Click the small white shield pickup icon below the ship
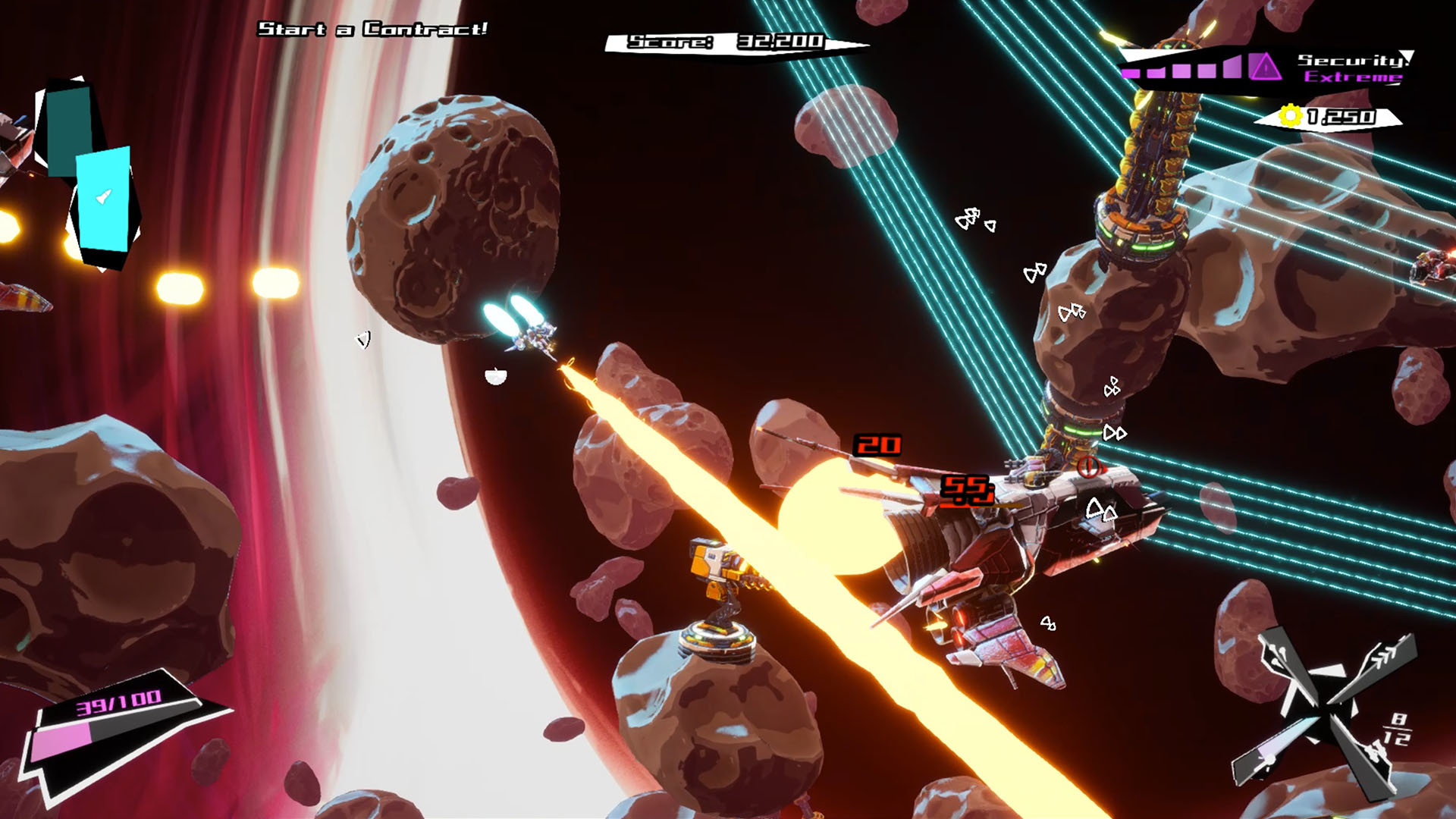This screenshot has height=819, width=1456. [495, 376]
